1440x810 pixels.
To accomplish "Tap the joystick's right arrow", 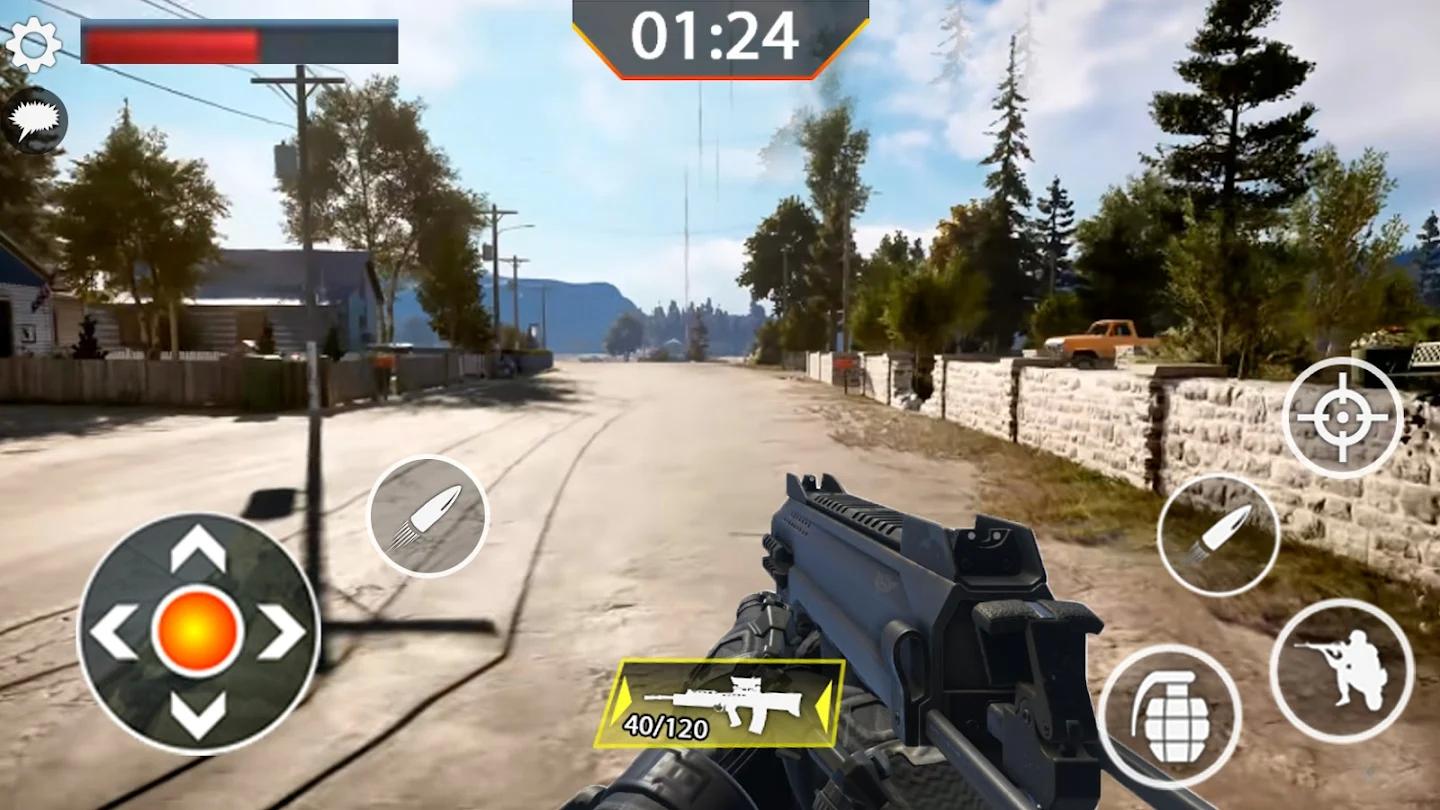I will pos(282,632).
